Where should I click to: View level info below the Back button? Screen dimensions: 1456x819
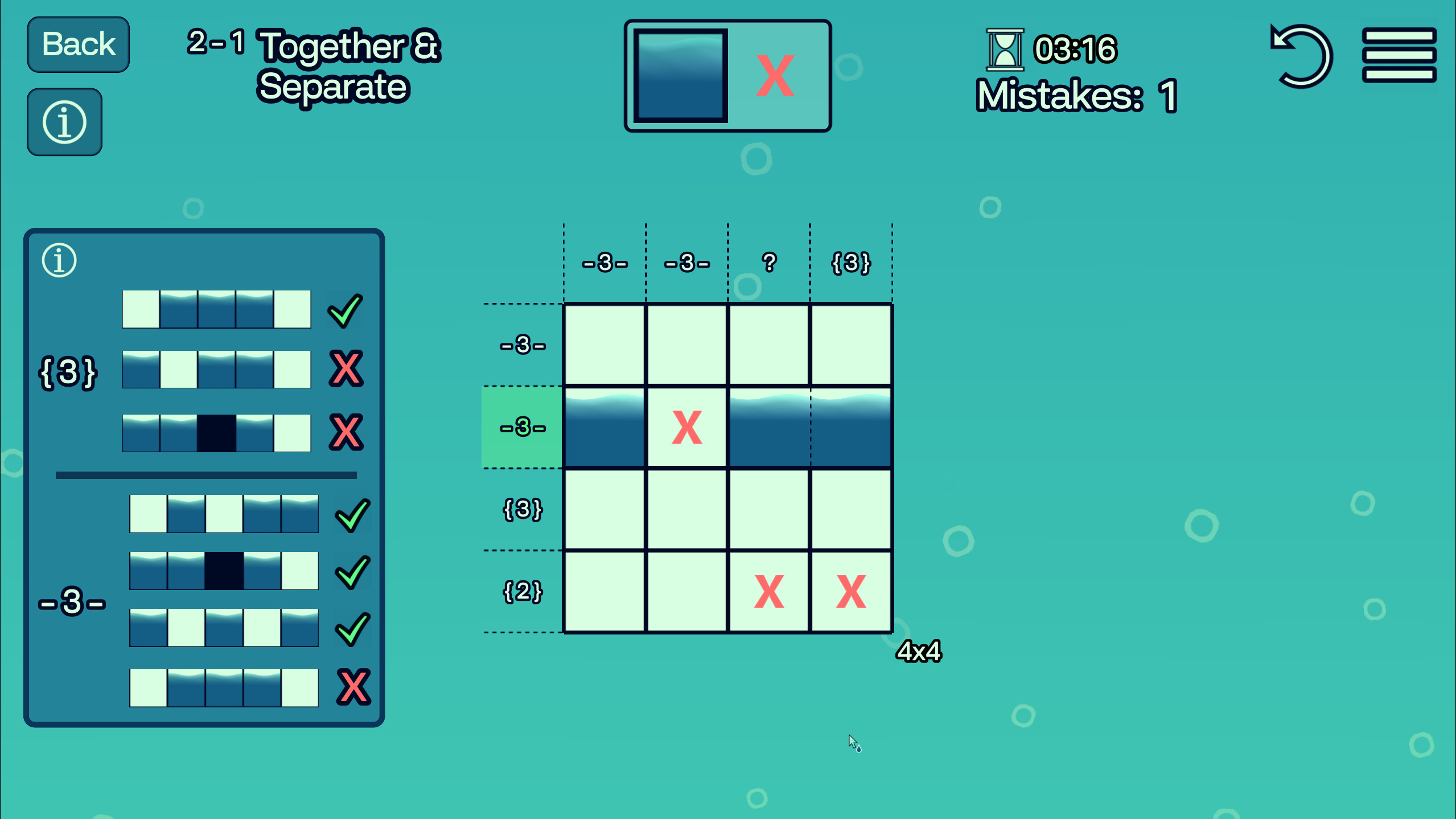64,121
